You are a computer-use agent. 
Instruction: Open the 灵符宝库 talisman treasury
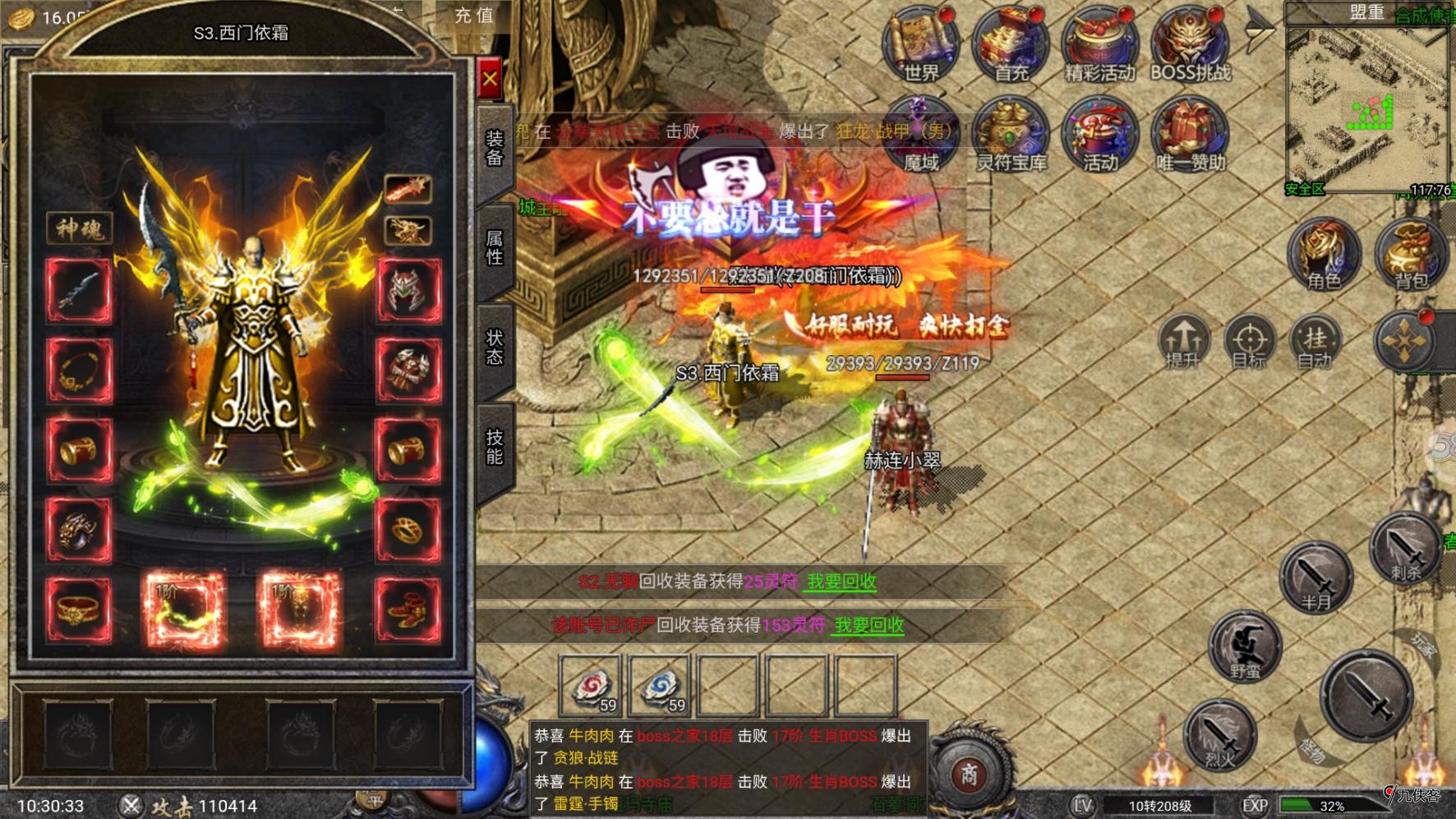click(x=1011, y=136)
